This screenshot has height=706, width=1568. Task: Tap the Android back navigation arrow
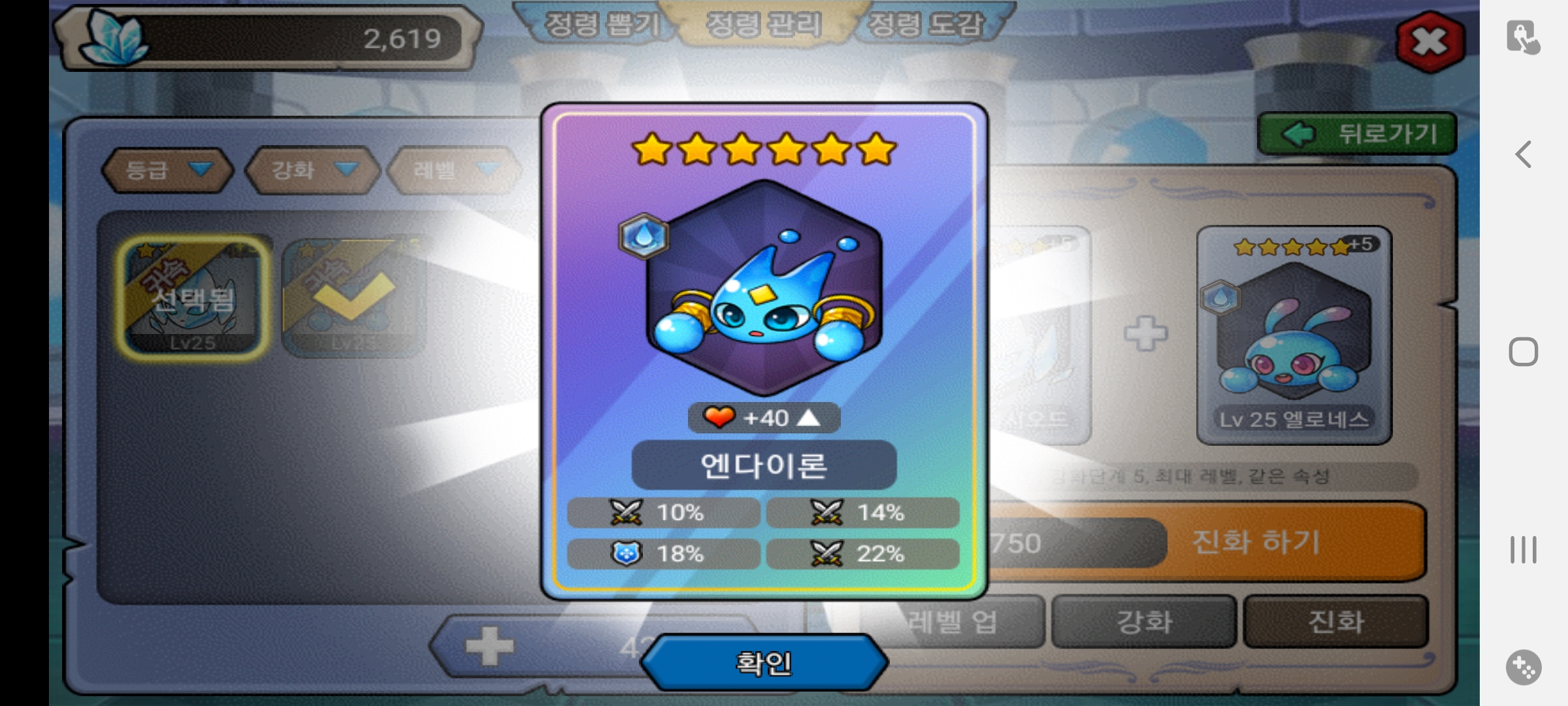click(1524, 155)
